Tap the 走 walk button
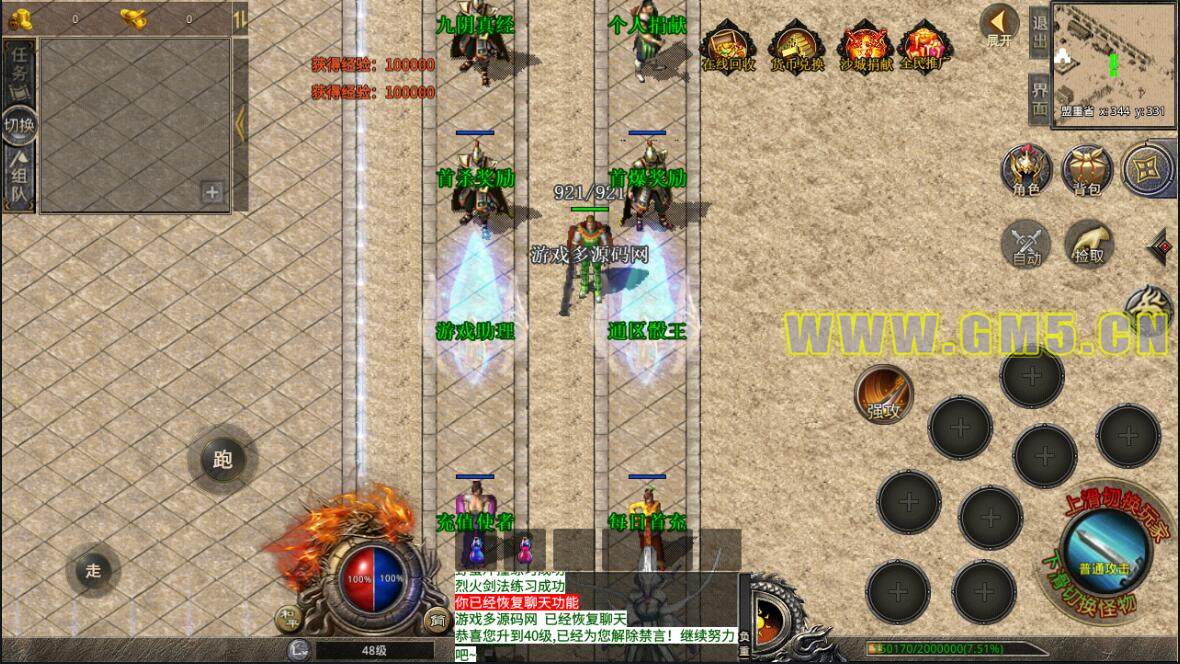 click(x=93, y=571)
